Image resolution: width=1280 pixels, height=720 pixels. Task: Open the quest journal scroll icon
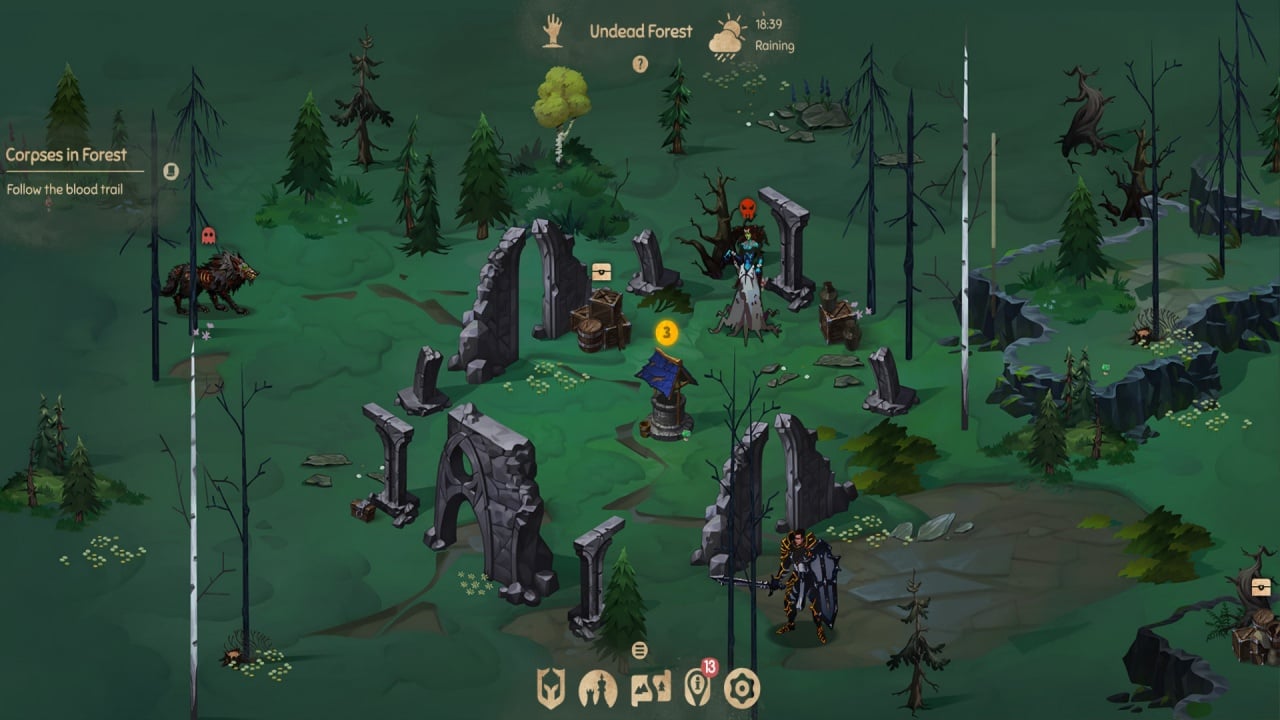tap(171, 171)
